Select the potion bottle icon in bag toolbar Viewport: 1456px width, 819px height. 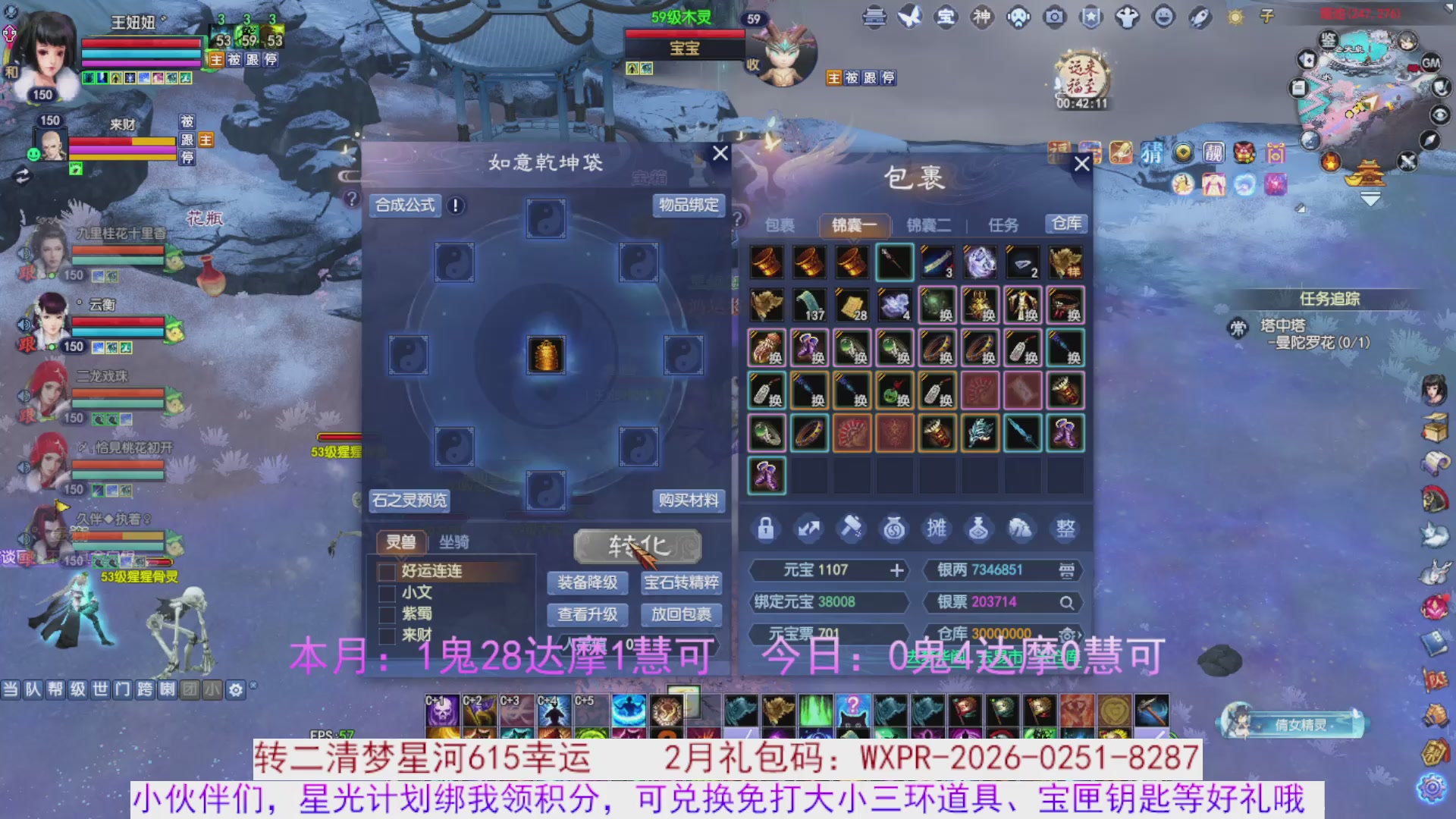979,529
